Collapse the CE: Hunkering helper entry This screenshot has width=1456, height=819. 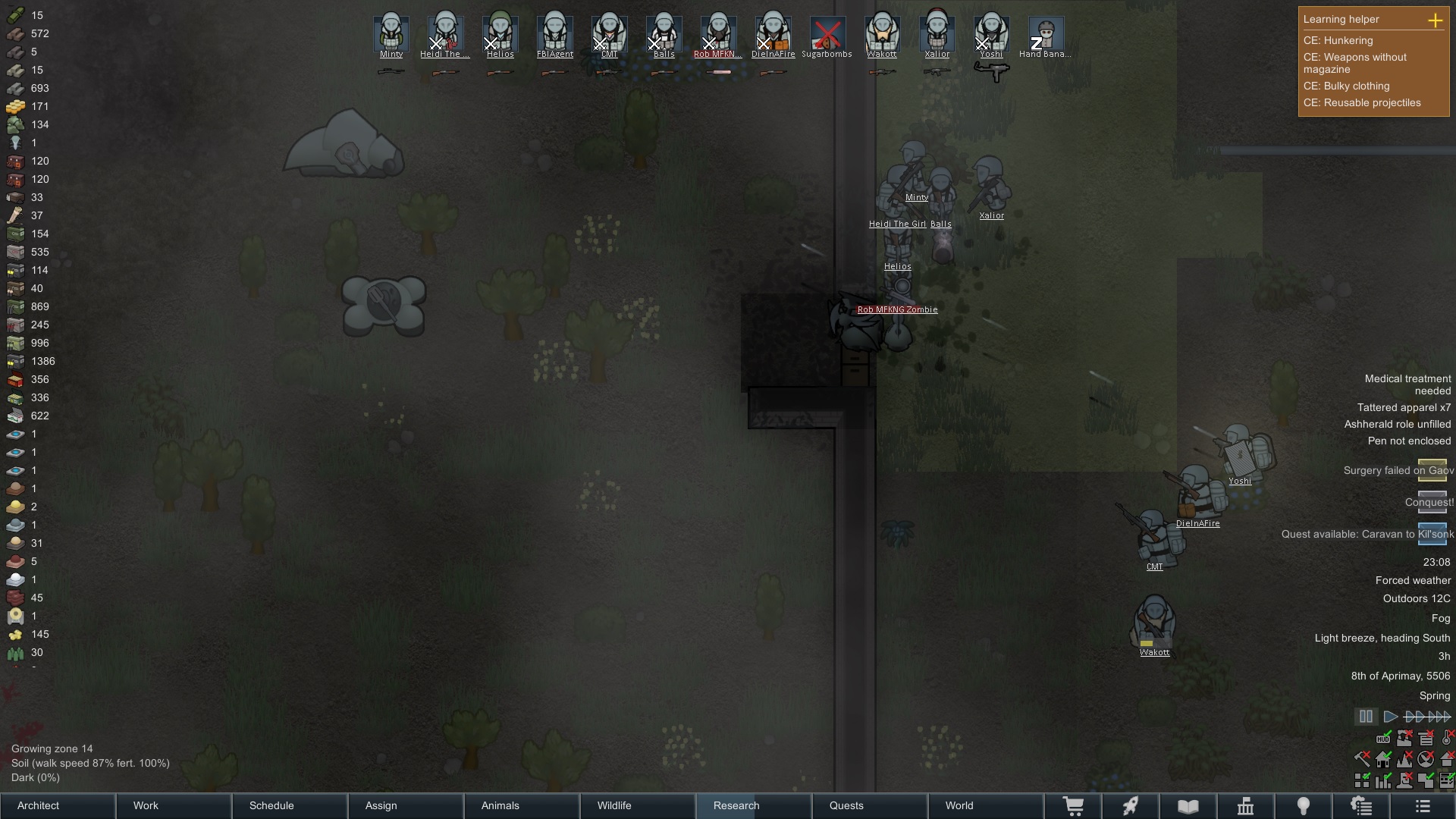point(1338,41)
